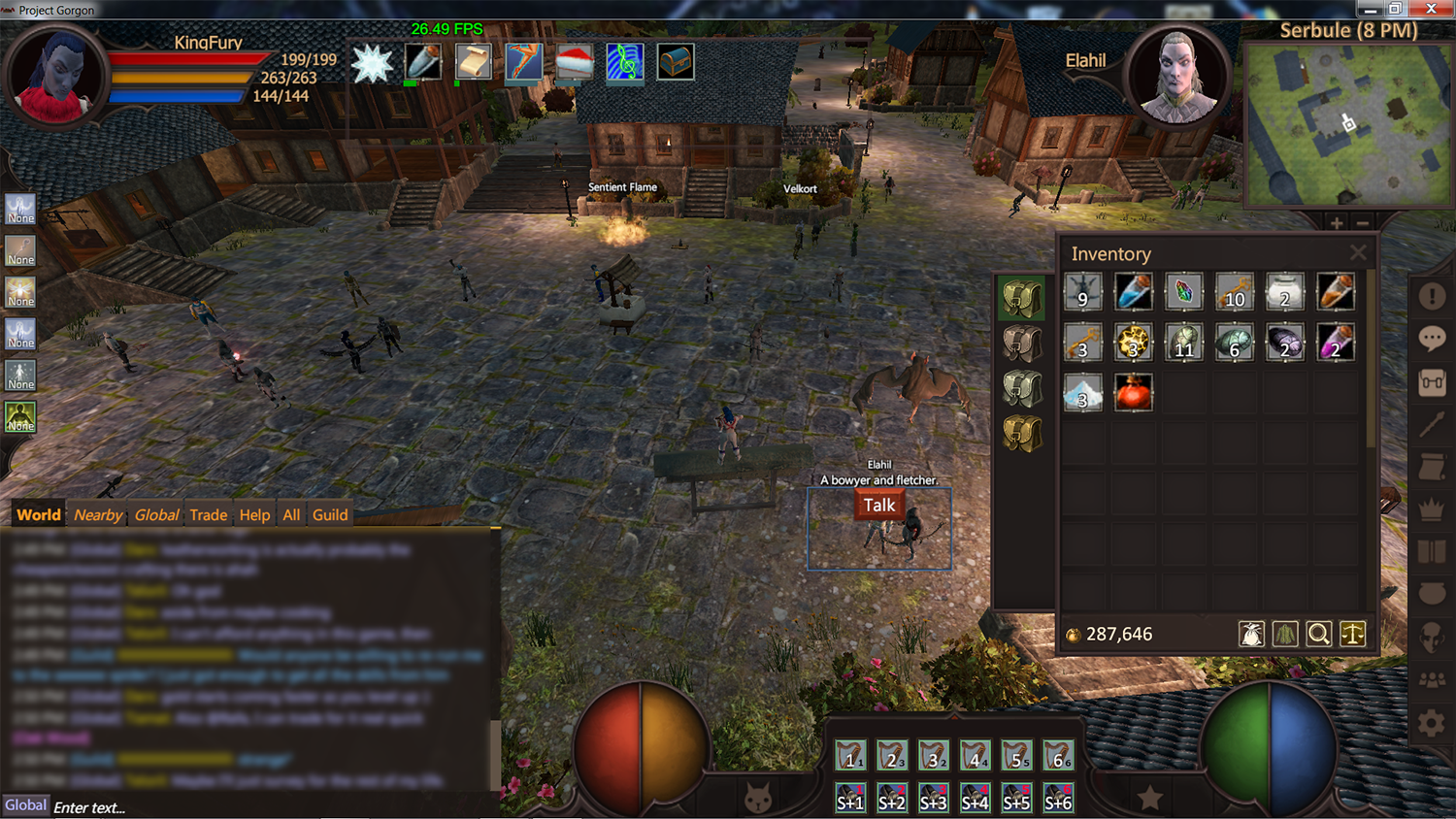Activate ability bar slot 1
The height and width of the screenshot is (819, 1456).
(x=850, y=756)
